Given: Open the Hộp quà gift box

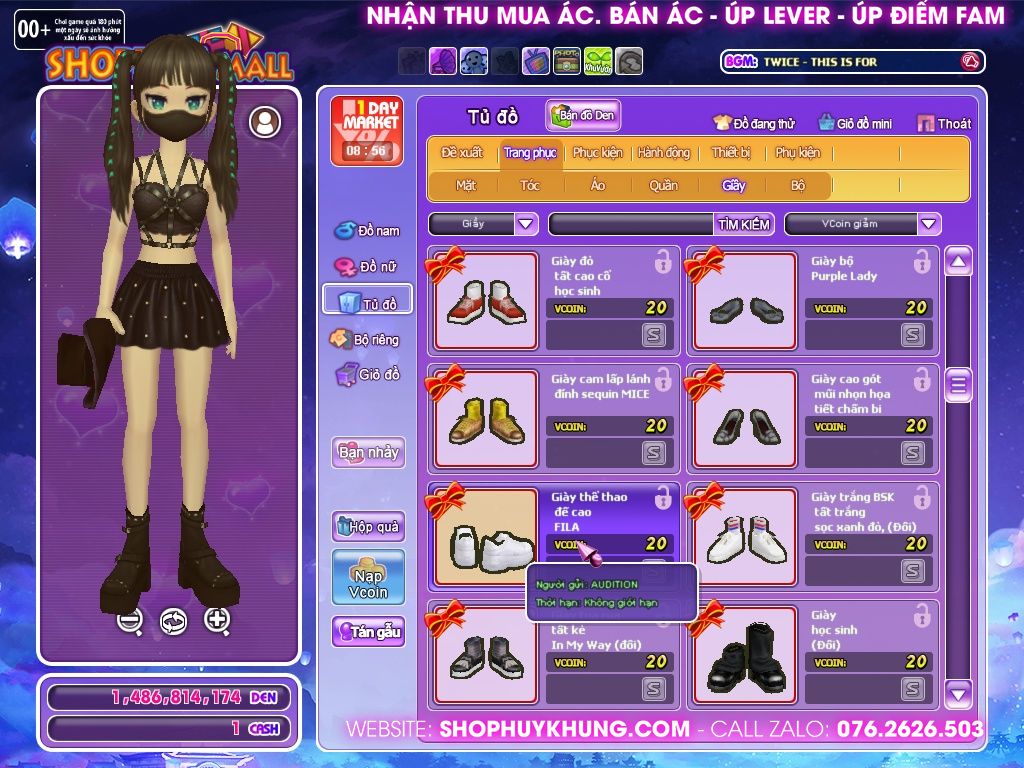Looking at the screenshot, I should [368, 526].
